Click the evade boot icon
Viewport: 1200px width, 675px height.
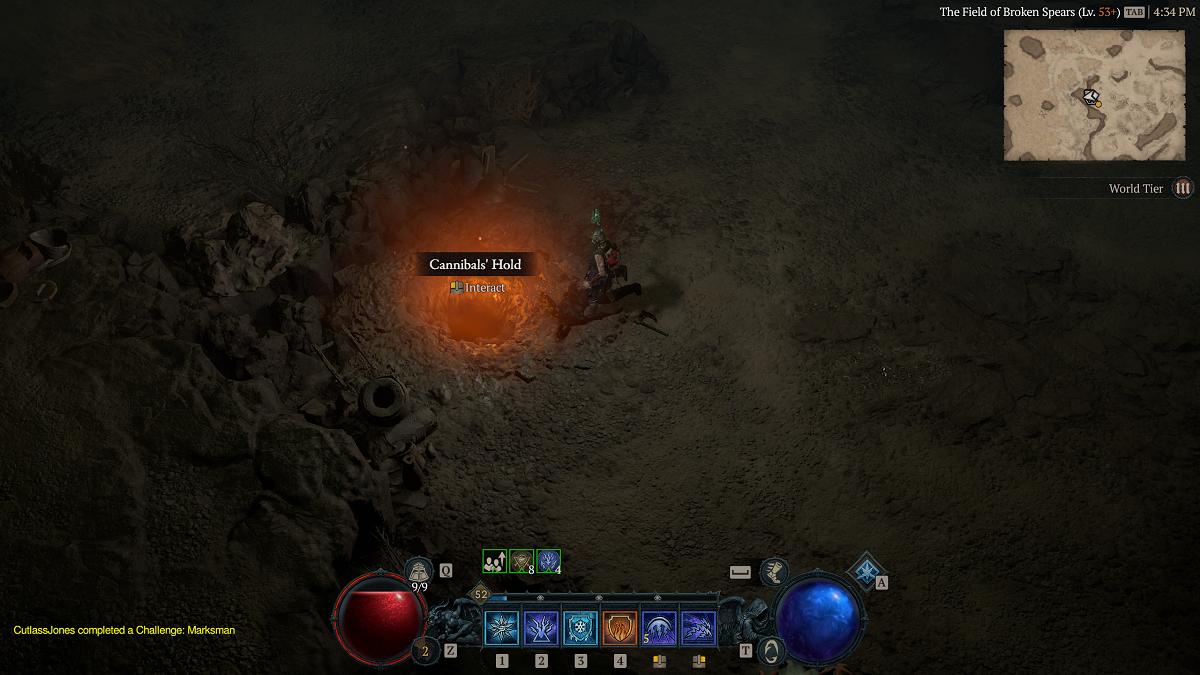773,573
